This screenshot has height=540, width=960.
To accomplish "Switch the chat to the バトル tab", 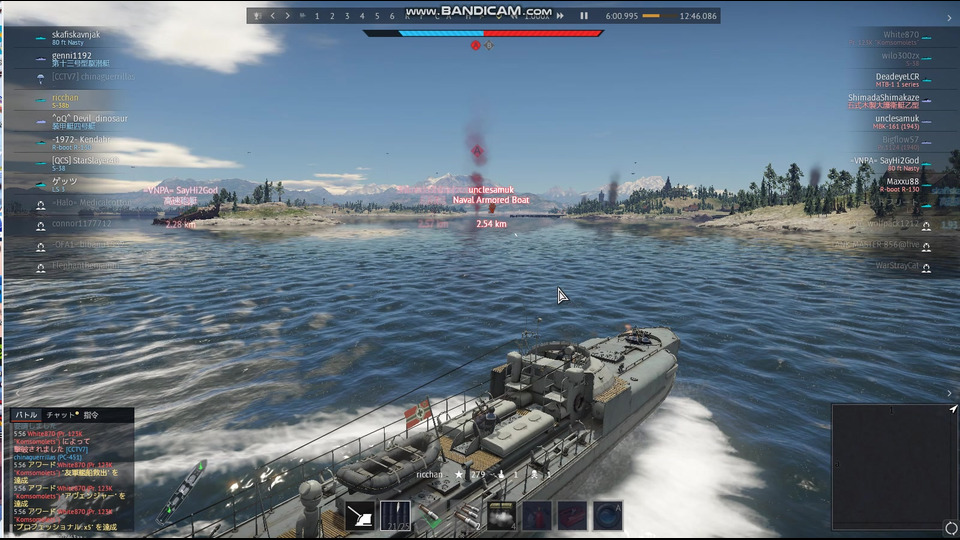I will [x=26, y=414].
